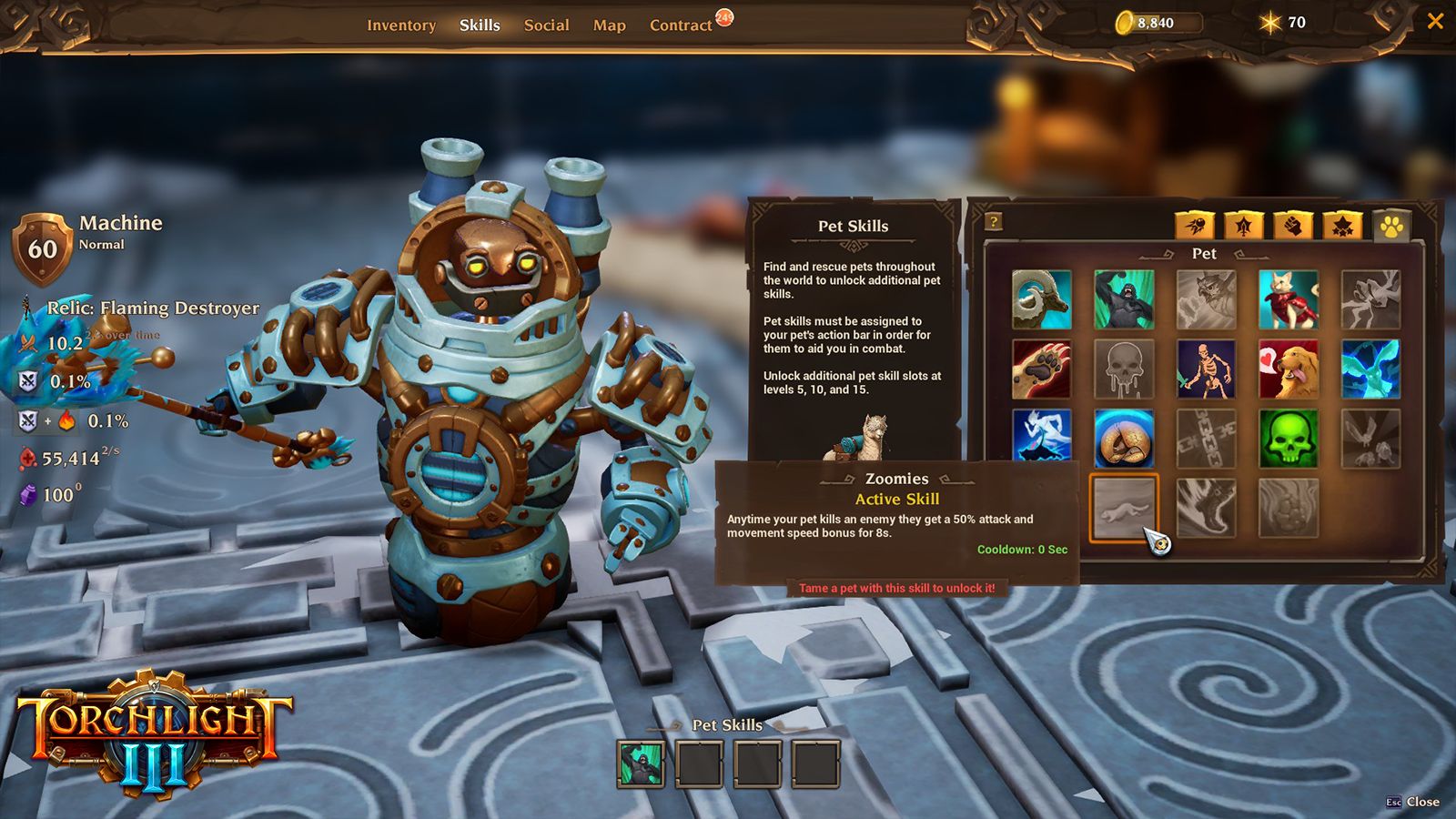Switch to the Inventory menu

(x=401, y=25)
